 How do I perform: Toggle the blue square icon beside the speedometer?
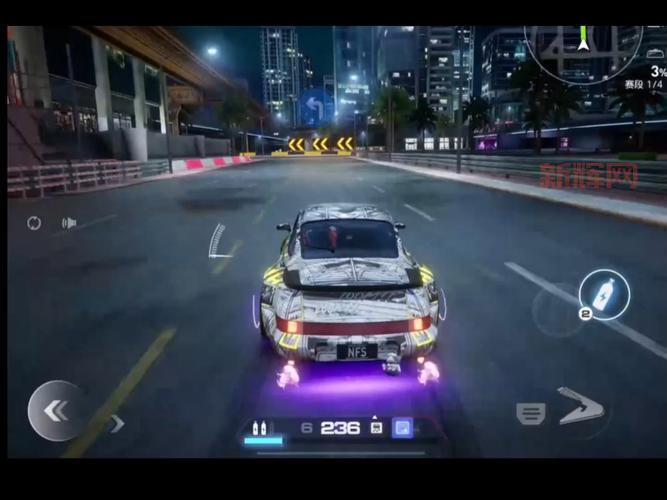(402, 428)
